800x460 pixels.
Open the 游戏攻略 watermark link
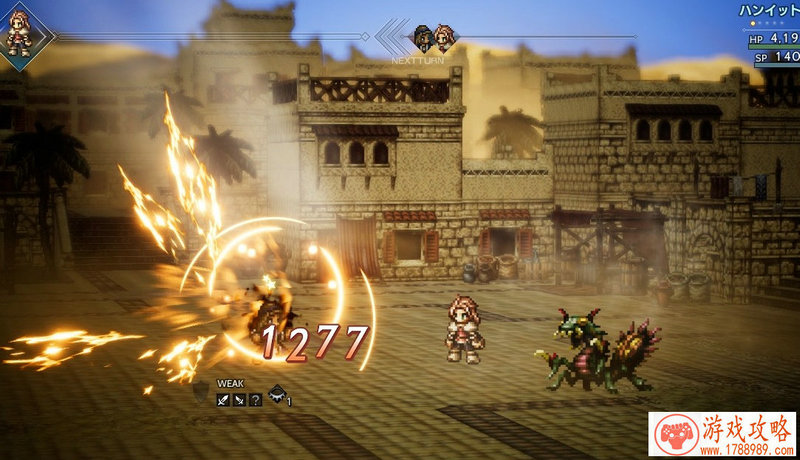[x=722, y=435]
